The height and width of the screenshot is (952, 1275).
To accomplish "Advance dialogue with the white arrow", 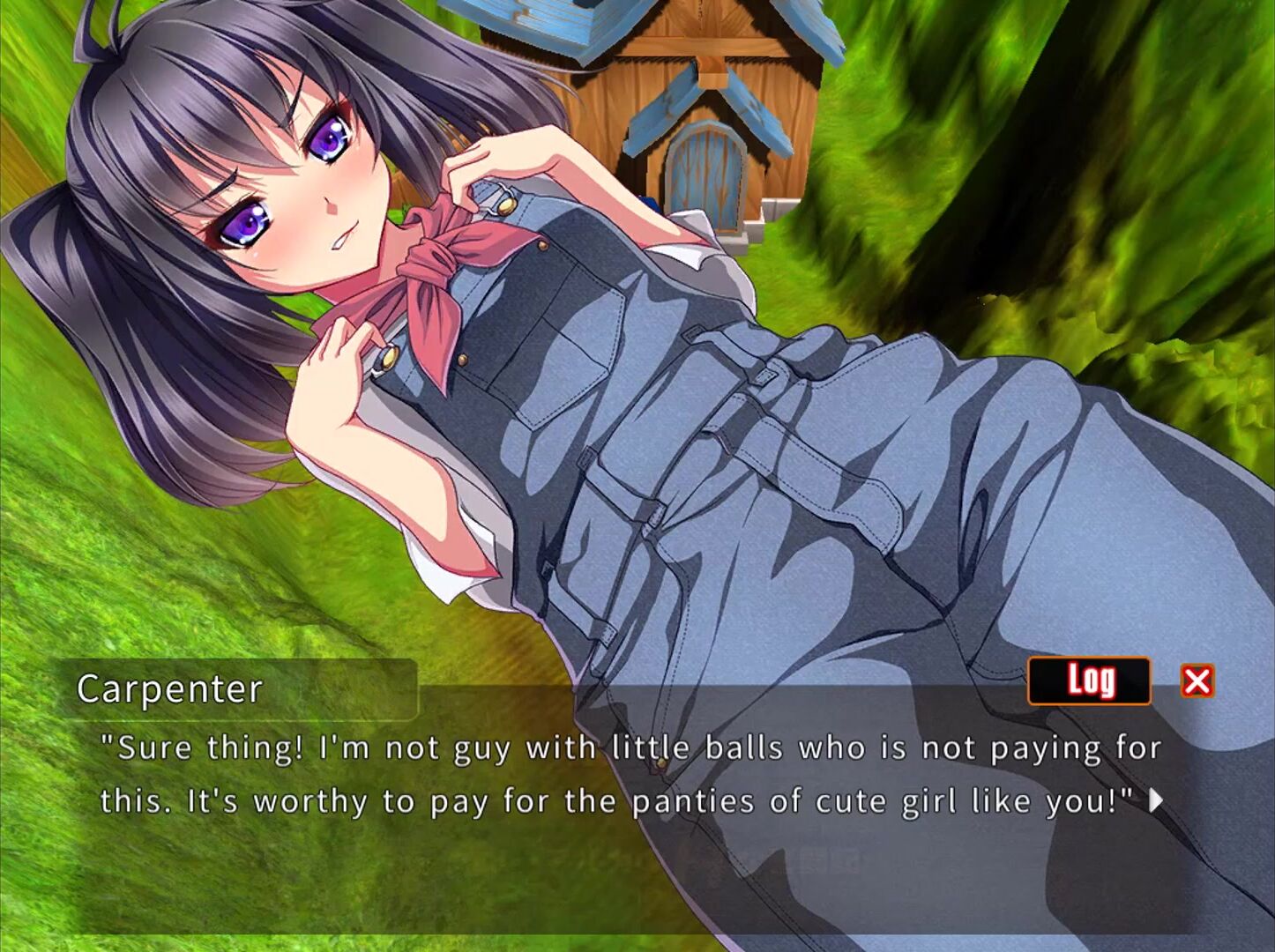I will pos(1156,800).
